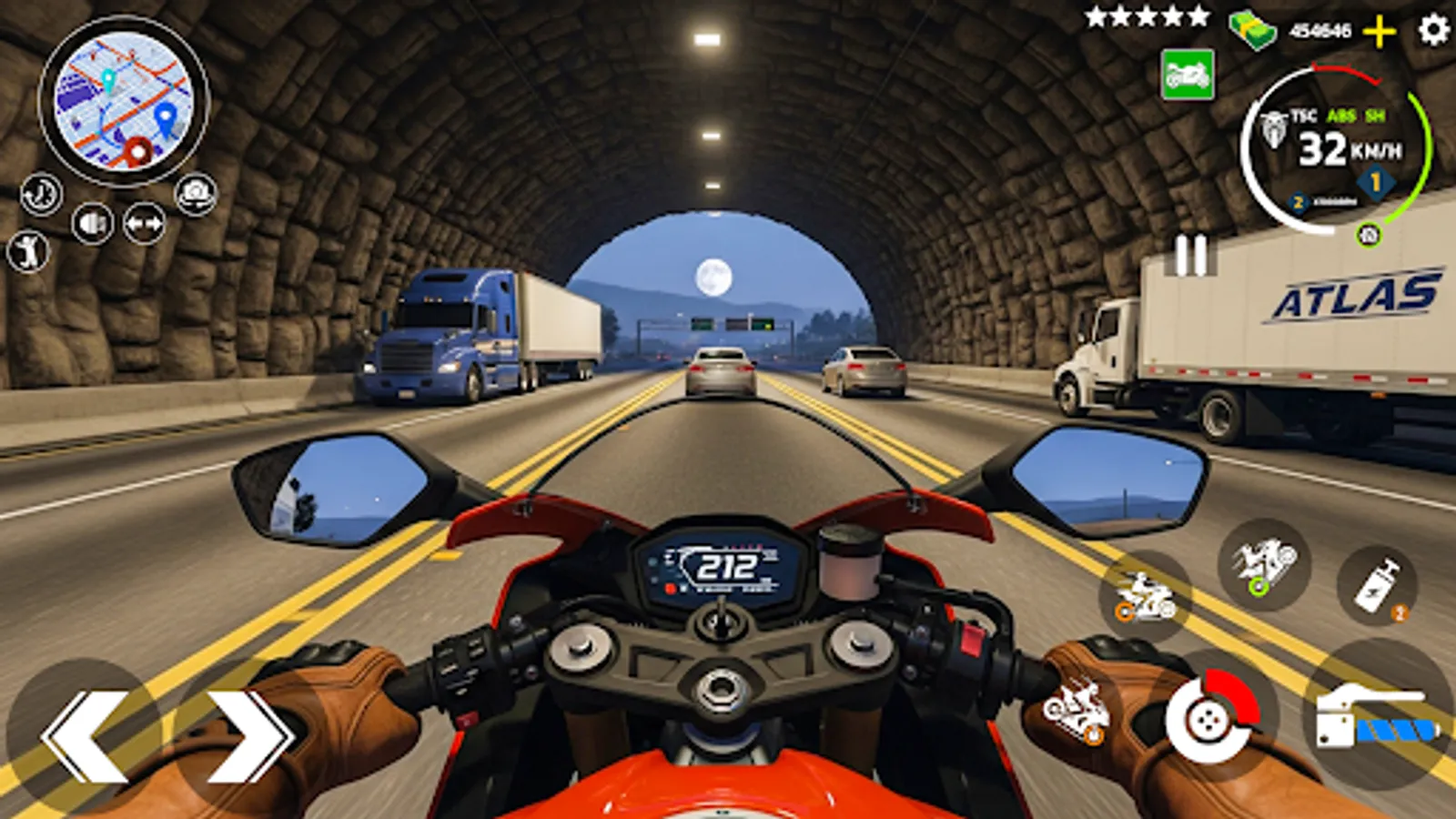The width and height of the screenshot is (1456, 819).
Task: Tap the blue nitro fill bar
Action: pos(1399,730)
